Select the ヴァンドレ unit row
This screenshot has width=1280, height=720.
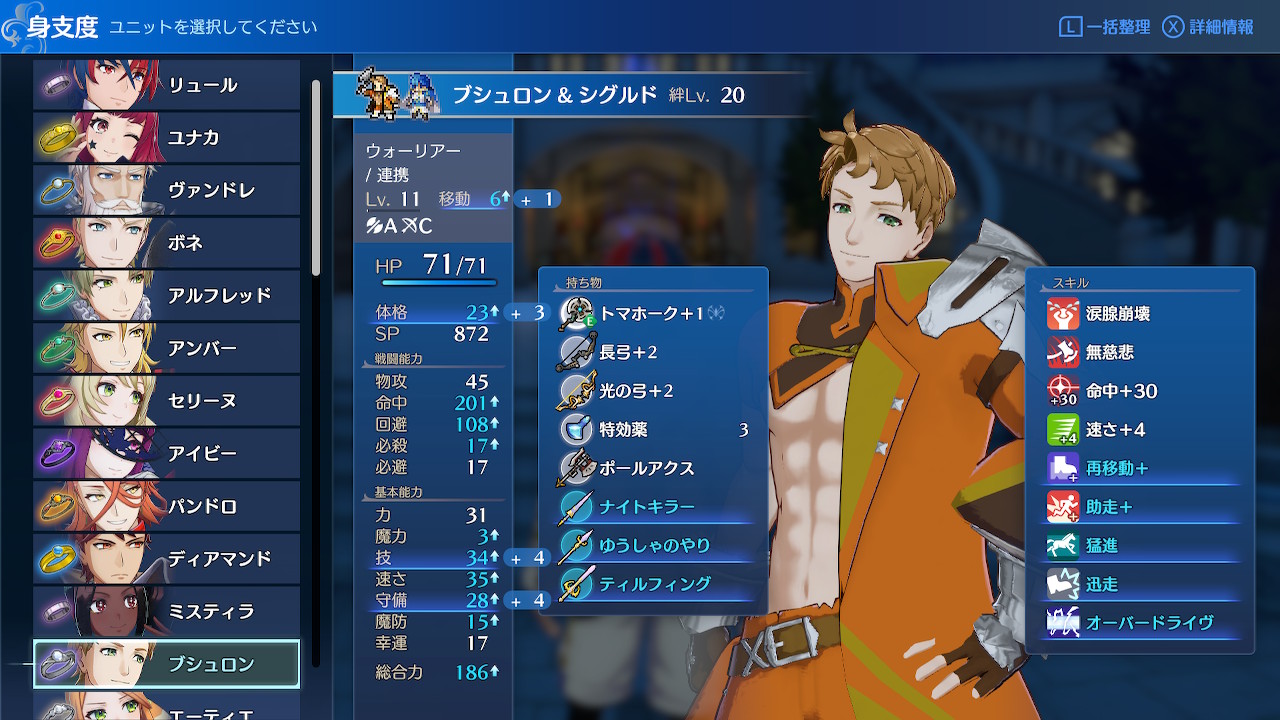[167, 190]
